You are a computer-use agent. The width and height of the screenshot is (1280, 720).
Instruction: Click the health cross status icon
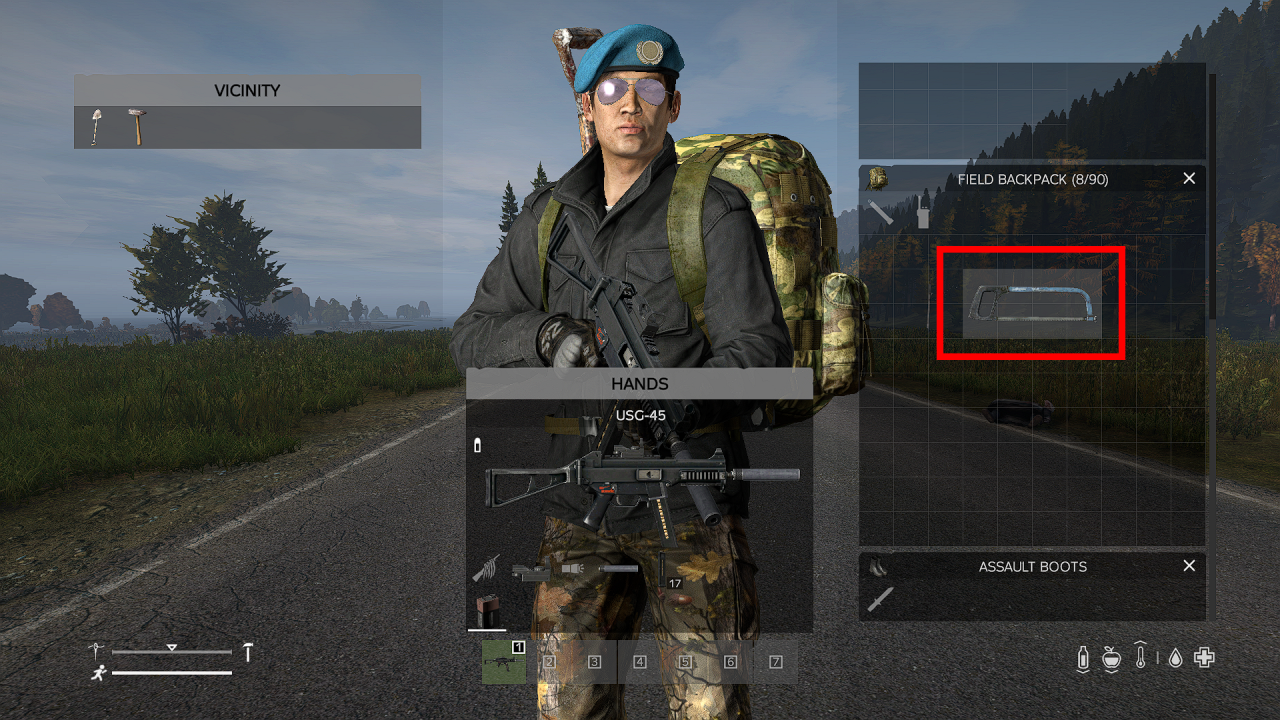[1203, 658]
